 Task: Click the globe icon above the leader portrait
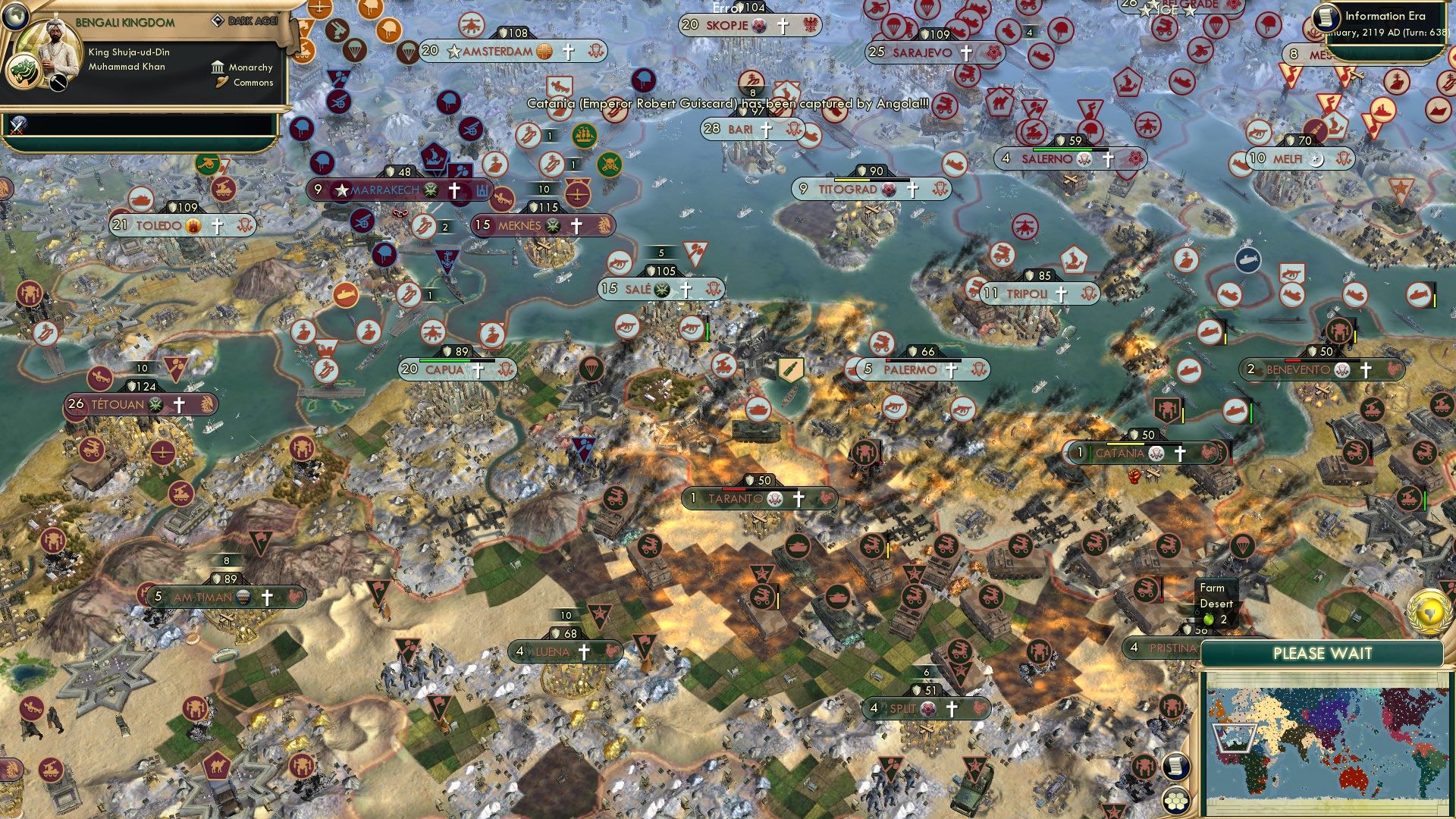tap(15, 15)
